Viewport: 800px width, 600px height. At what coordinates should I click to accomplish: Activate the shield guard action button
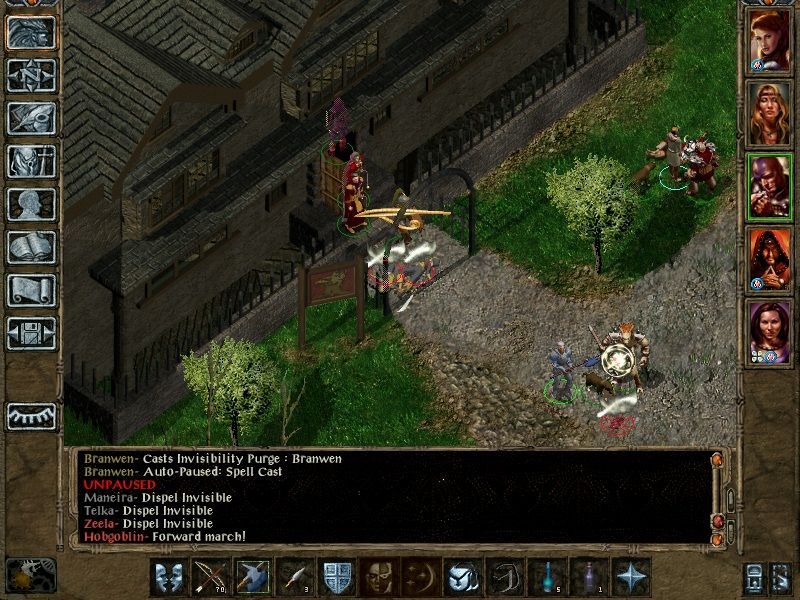click(336, 577)
